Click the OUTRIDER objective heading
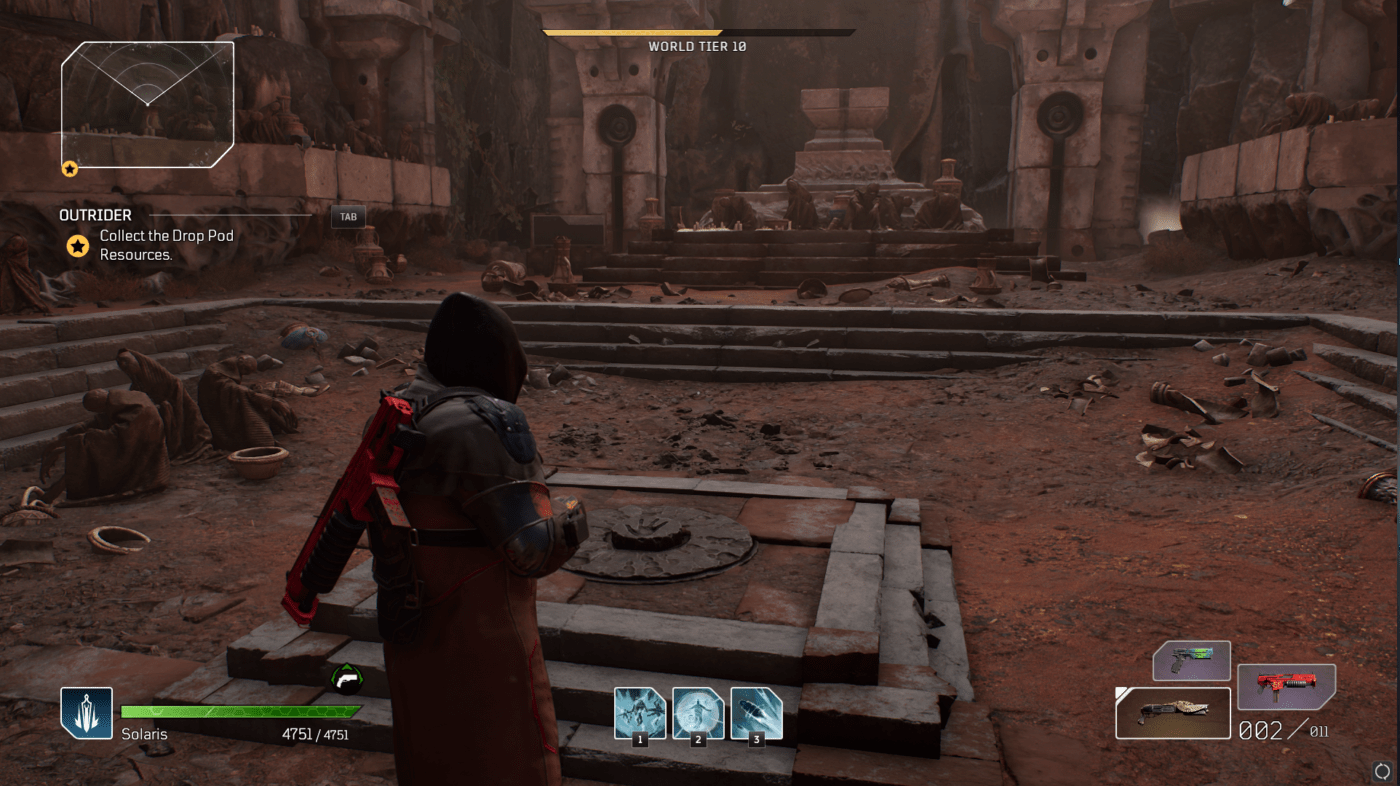Image resolution: width=1400 pixels, height=786 pixels. click(95, 214)
